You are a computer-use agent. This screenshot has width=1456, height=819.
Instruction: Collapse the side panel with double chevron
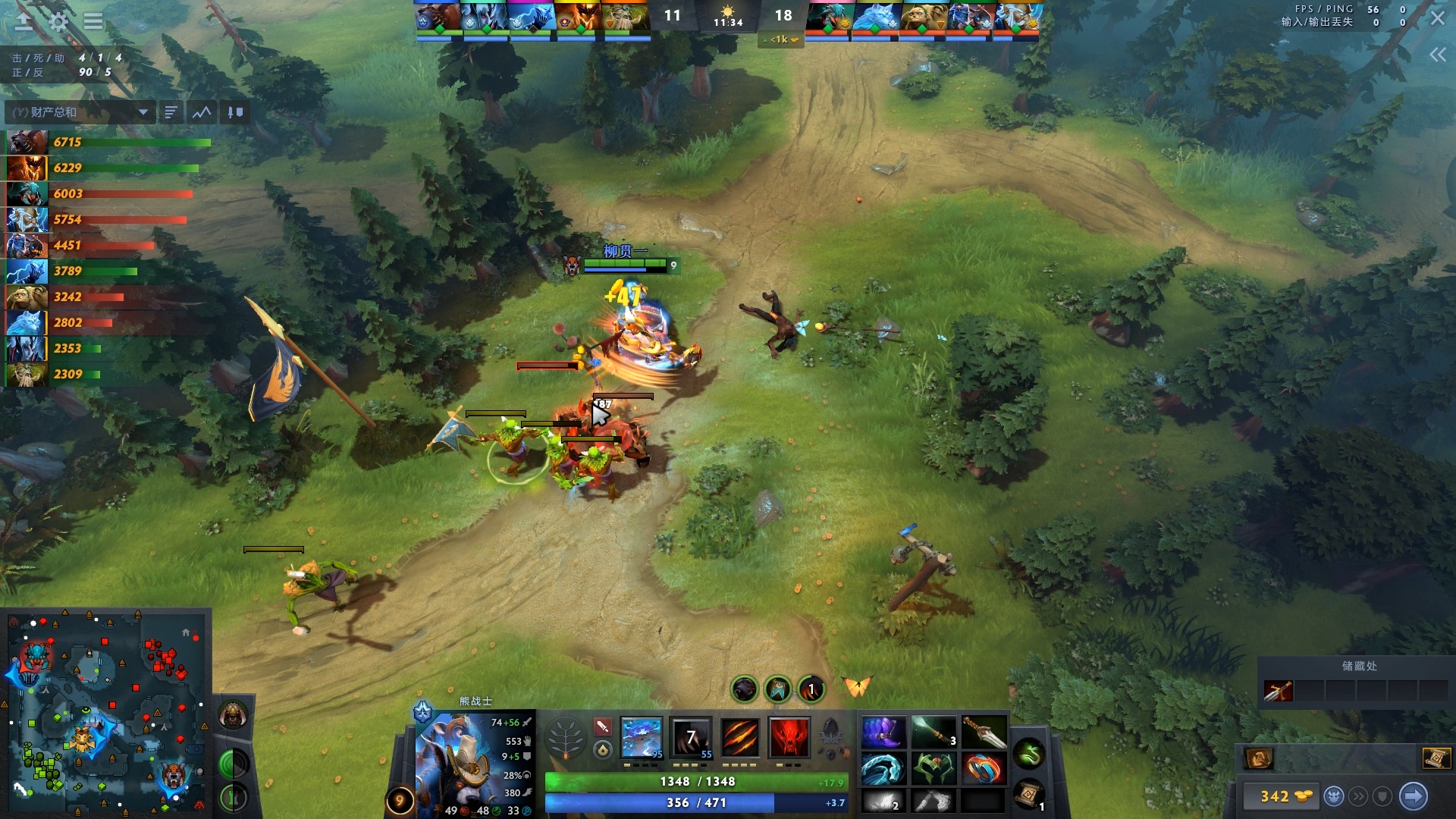pos(1437,55)
